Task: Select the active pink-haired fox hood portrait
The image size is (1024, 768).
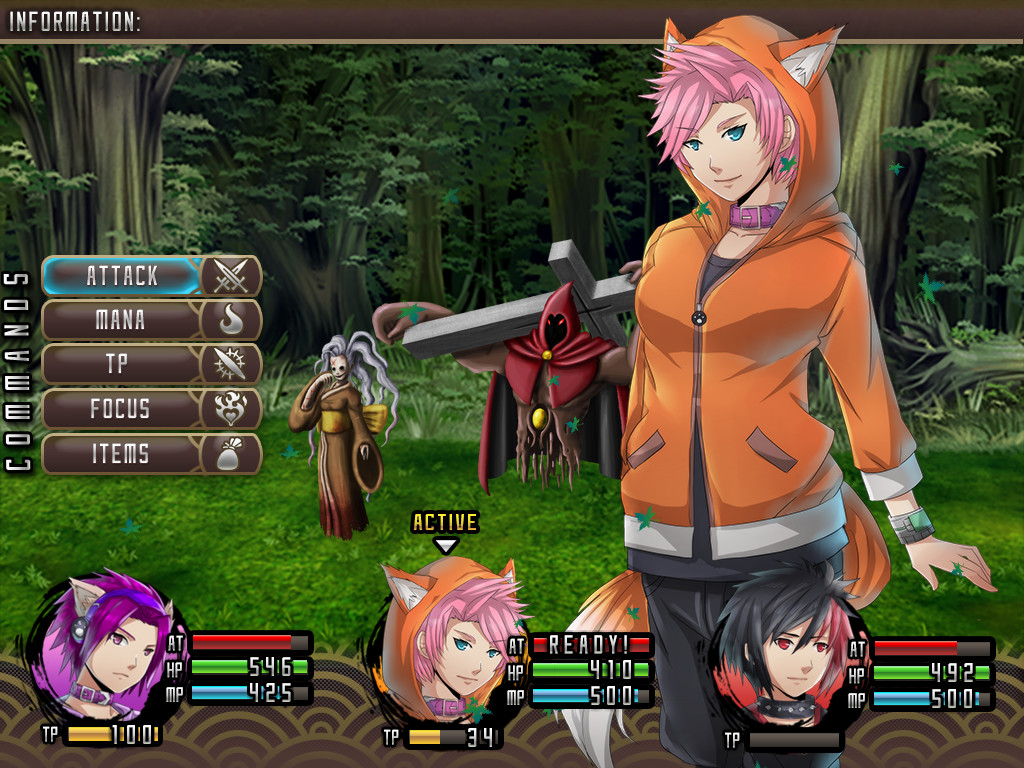Action: pyautogui.click(x=447, y=640)
